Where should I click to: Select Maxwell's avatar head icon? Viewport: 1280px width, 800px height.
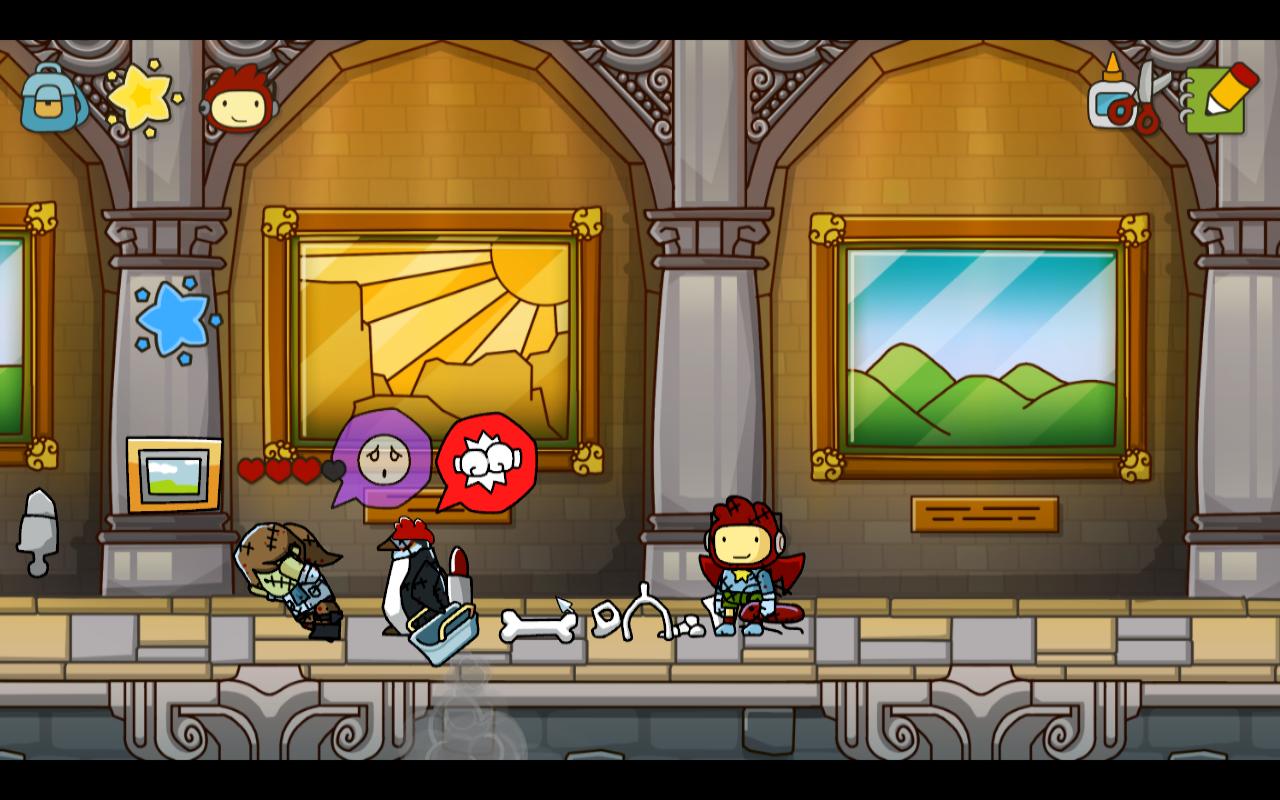[x=238, y=100]
